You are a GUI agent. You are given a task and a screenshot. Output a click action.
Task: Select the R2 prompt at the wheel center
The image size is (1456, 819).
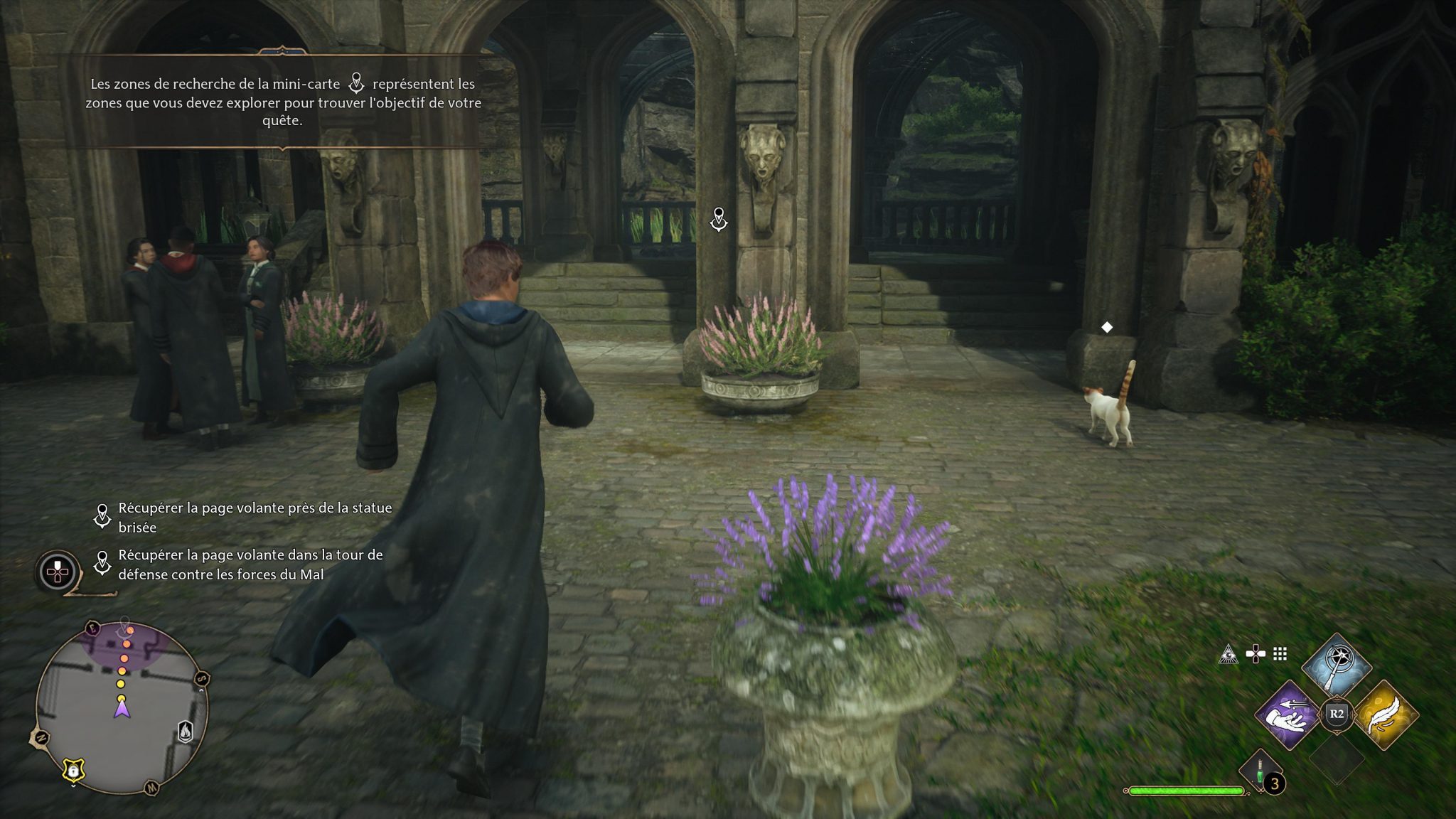[x=1338, y=713]
